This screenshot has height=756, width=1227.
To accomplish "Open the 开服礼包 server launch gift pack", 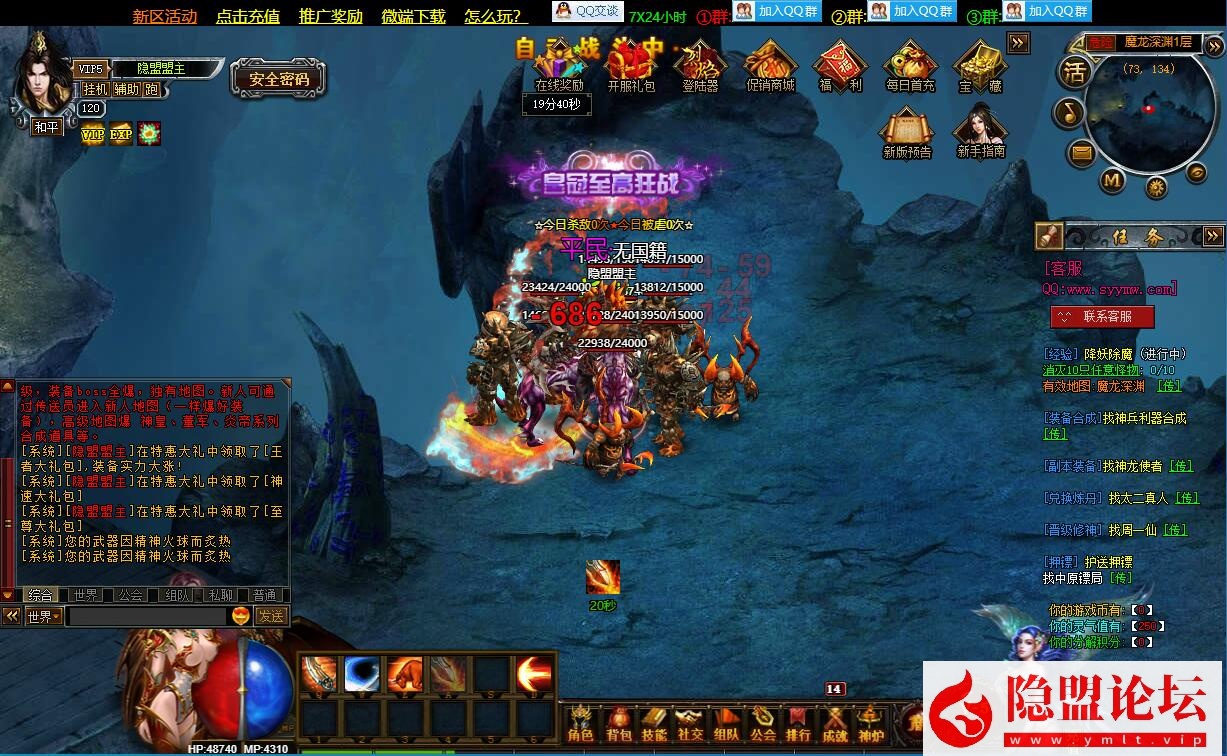I will click(631, 66).
